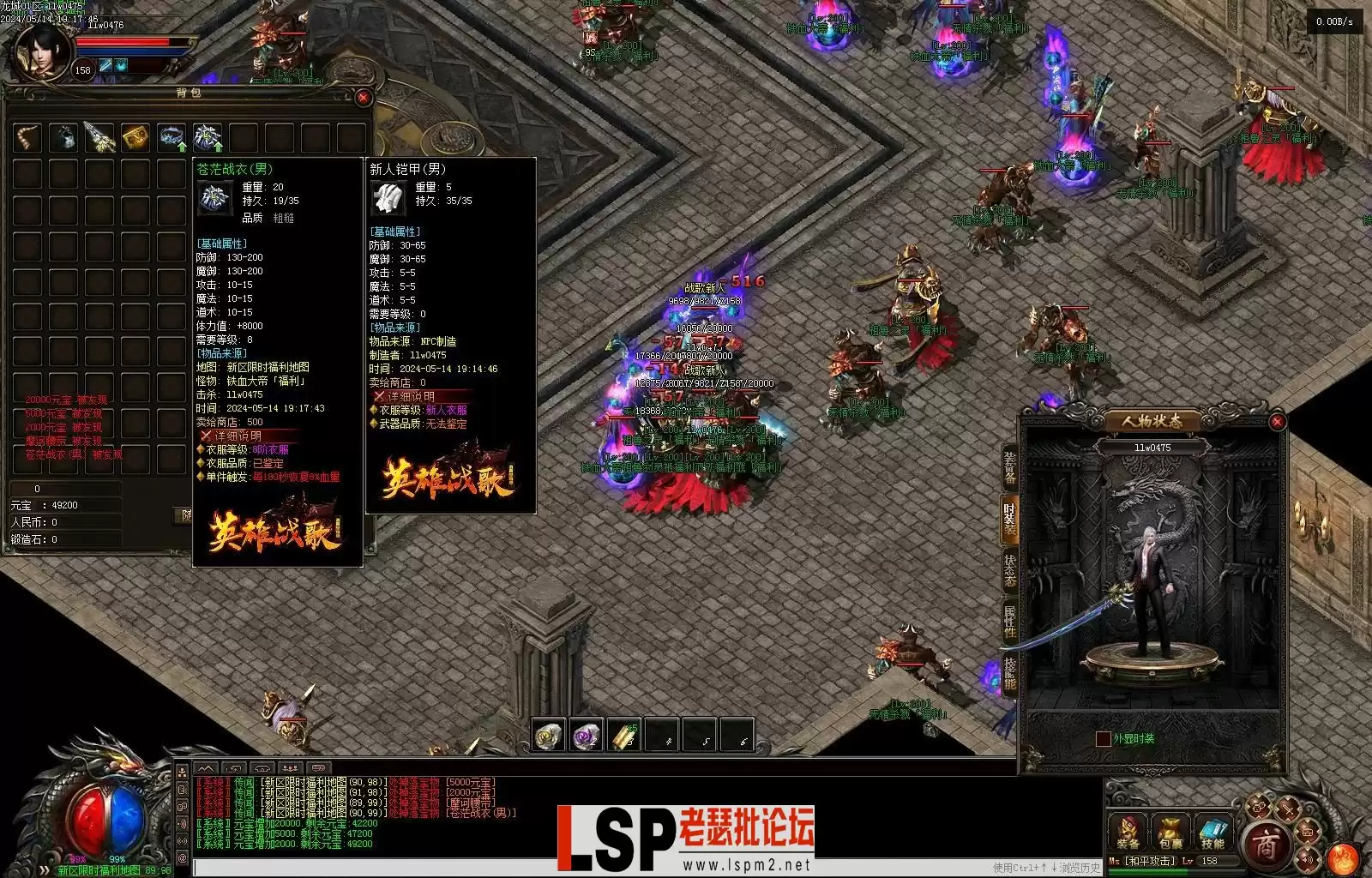Open the 装备 equipment button in the bottom bar
Image resolution: width=1372 pixels, height=878 pixels.
(1128, 833)
